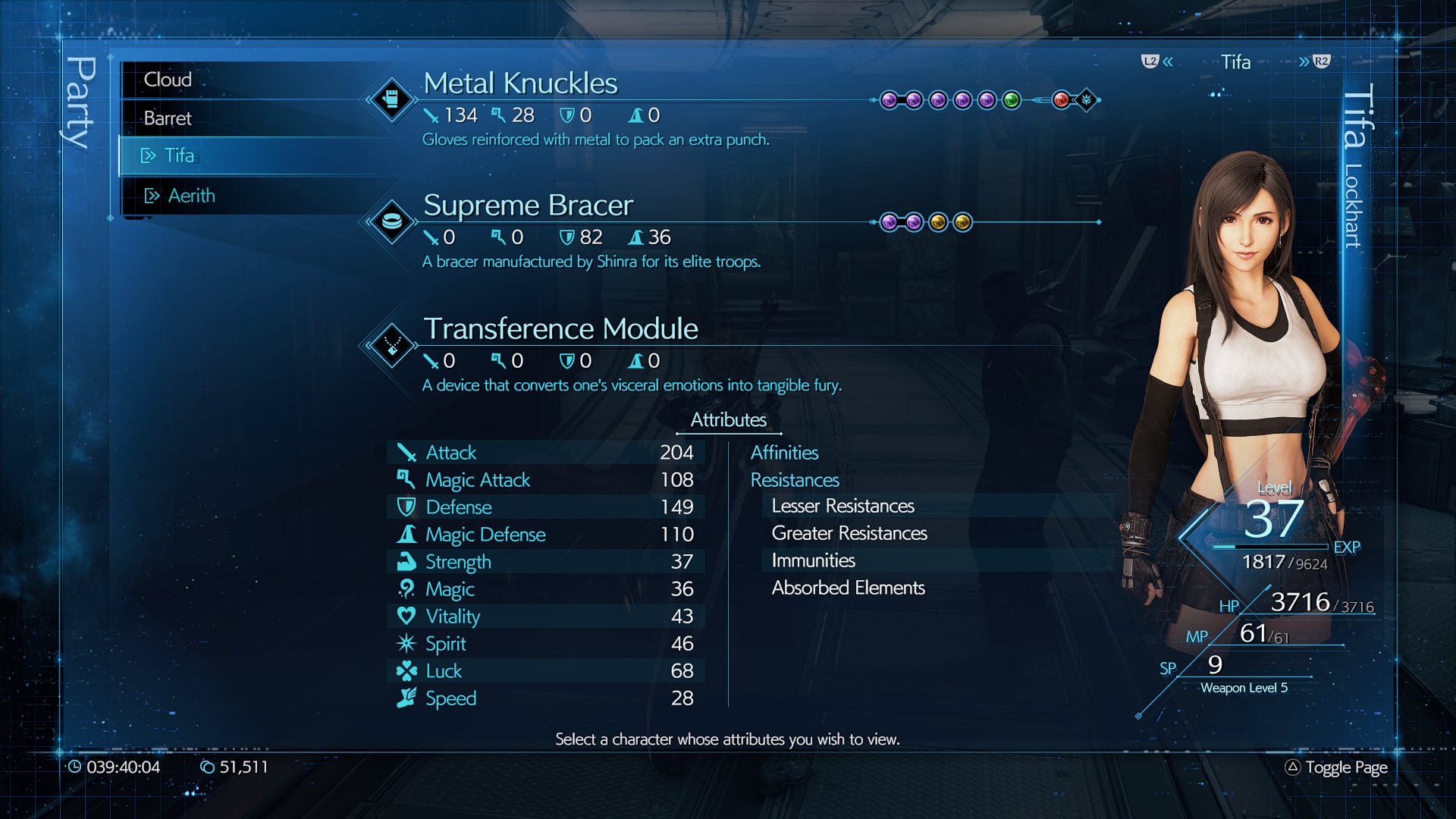This screenshot has height=819, width=1456.
Task: Show the Affinities section
Action: (x=784, y=453)
